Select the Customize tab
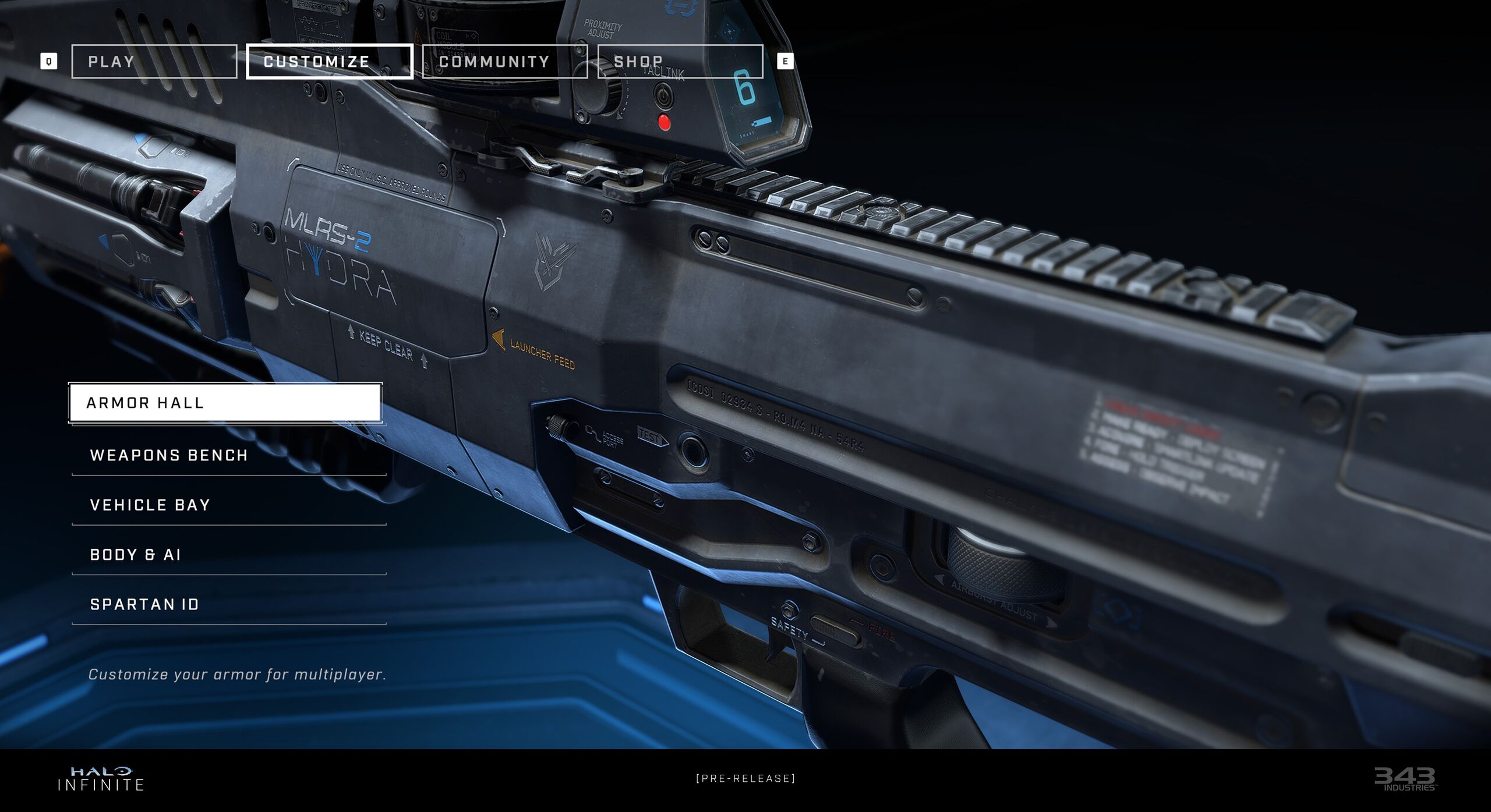Screen dimensions: 1491x812 point(329,61)
